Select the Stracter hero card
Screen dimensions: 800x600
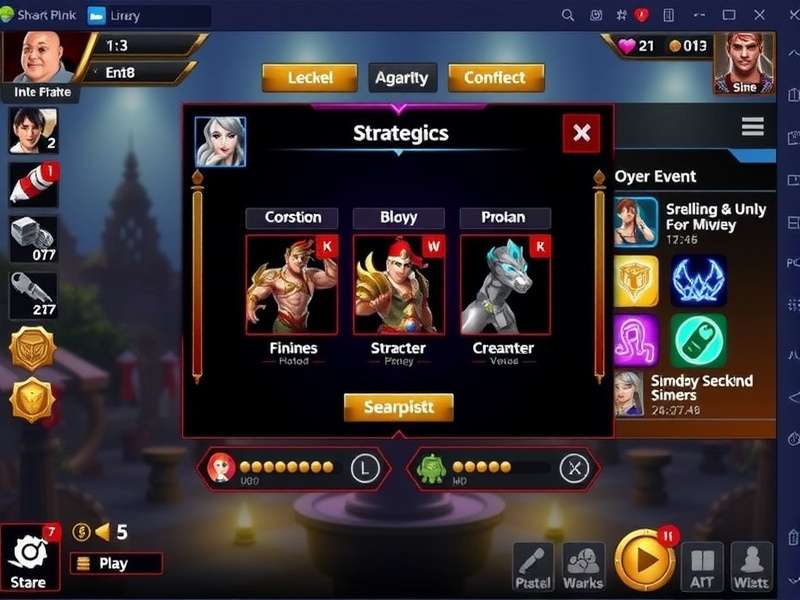(x=398, y=285)
